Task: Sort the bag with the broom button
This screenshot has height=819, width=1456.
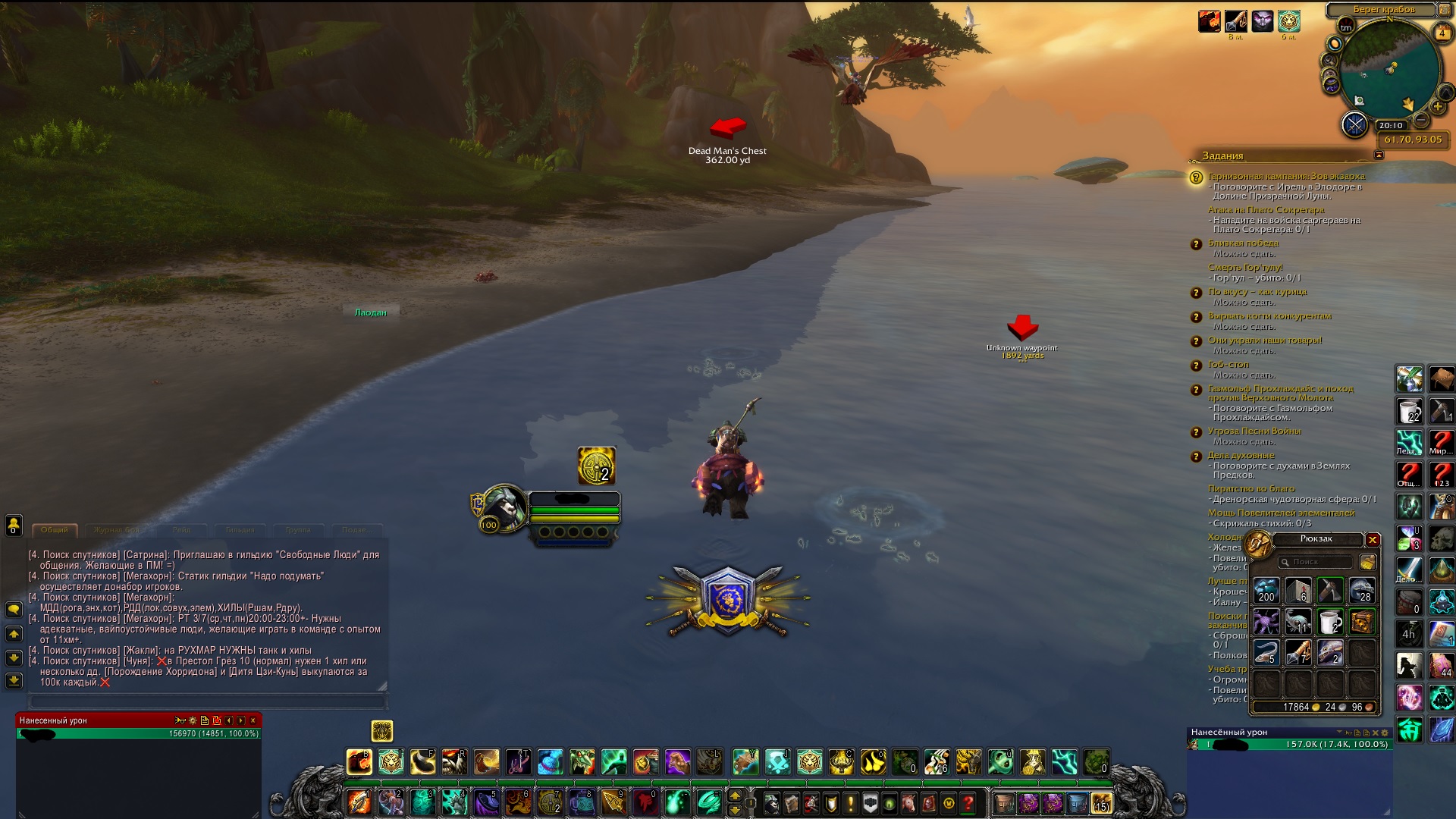Action: point(1367,562)
